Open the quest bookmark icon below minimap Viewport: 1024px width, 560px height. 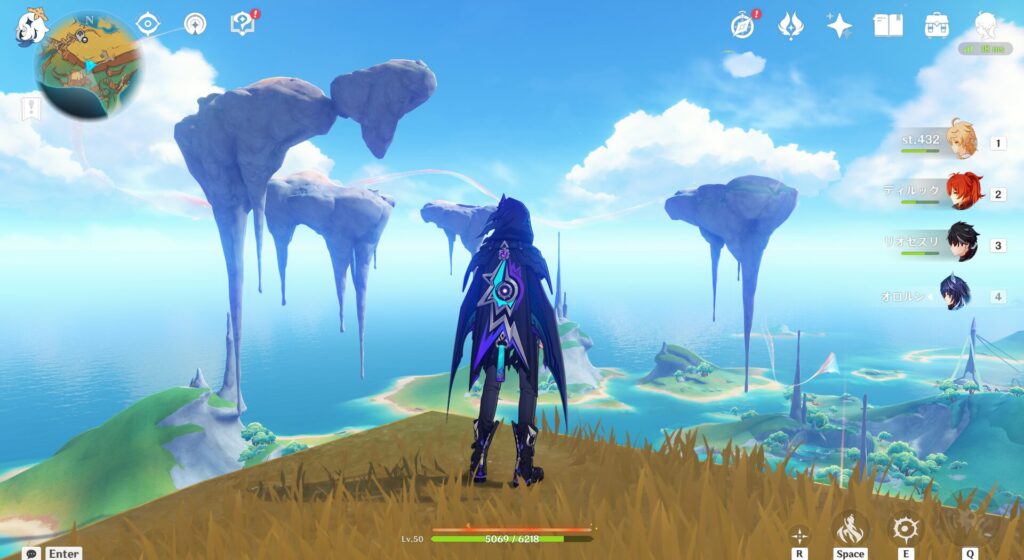pyautogui.click(x=33, y=107)
